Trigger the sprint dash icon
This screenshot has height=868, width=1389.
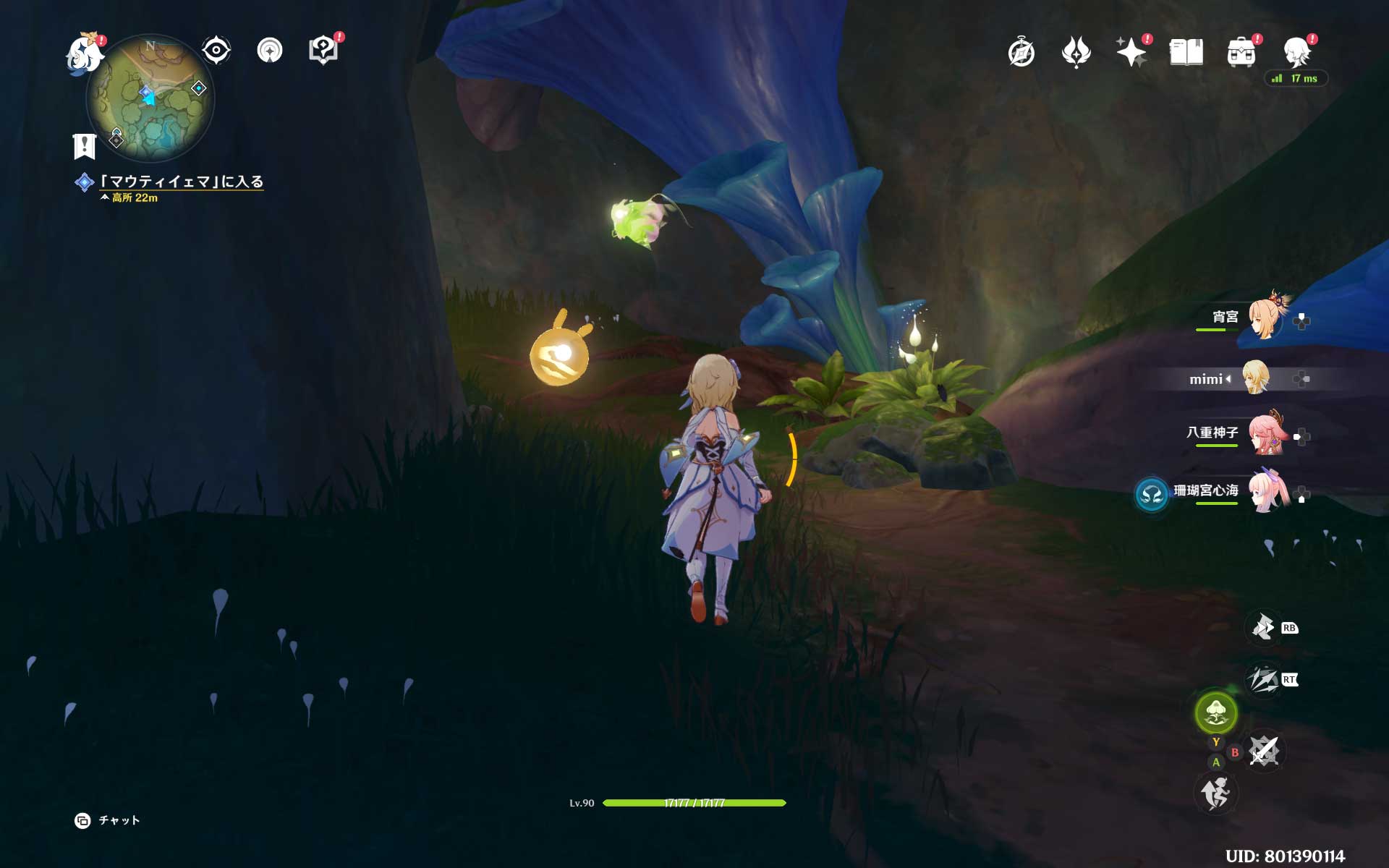click(1215, 793)
